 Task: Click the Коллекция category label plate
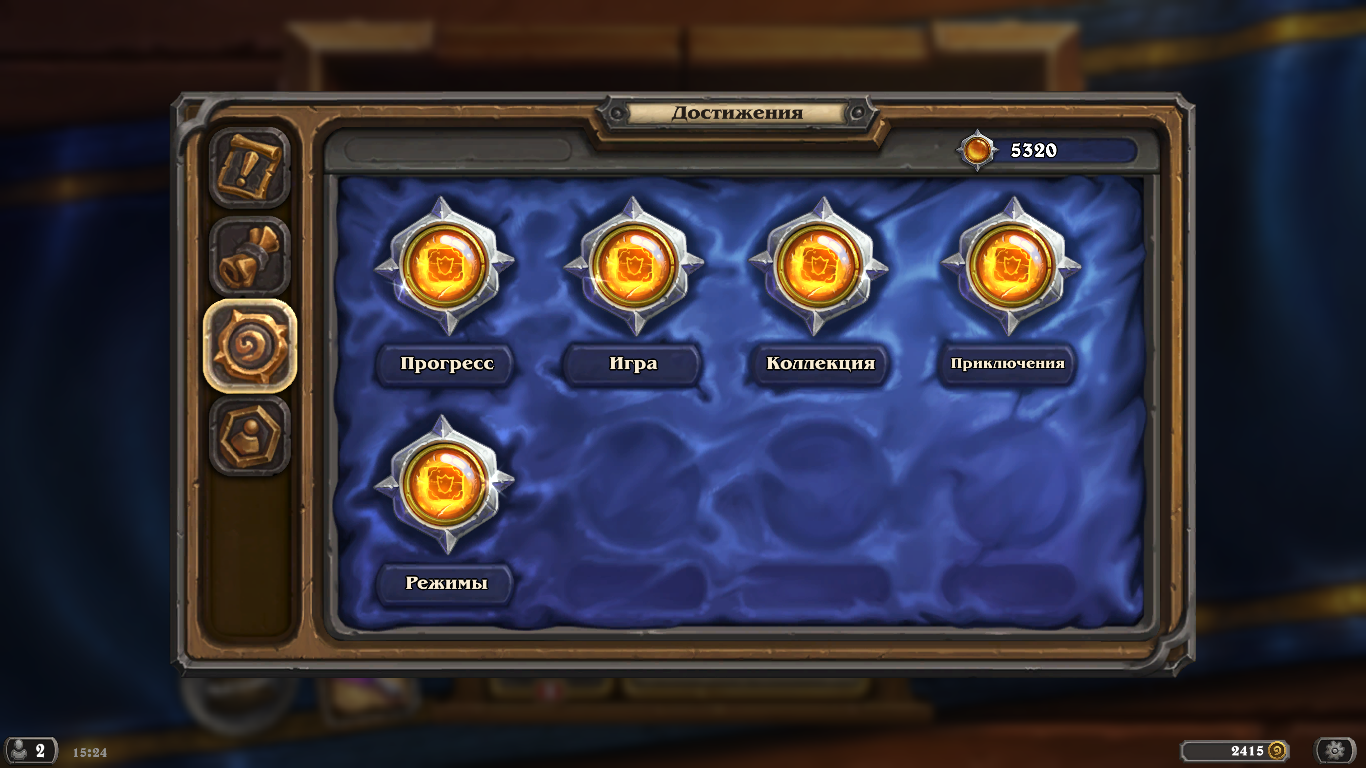[x=821, y=364]
